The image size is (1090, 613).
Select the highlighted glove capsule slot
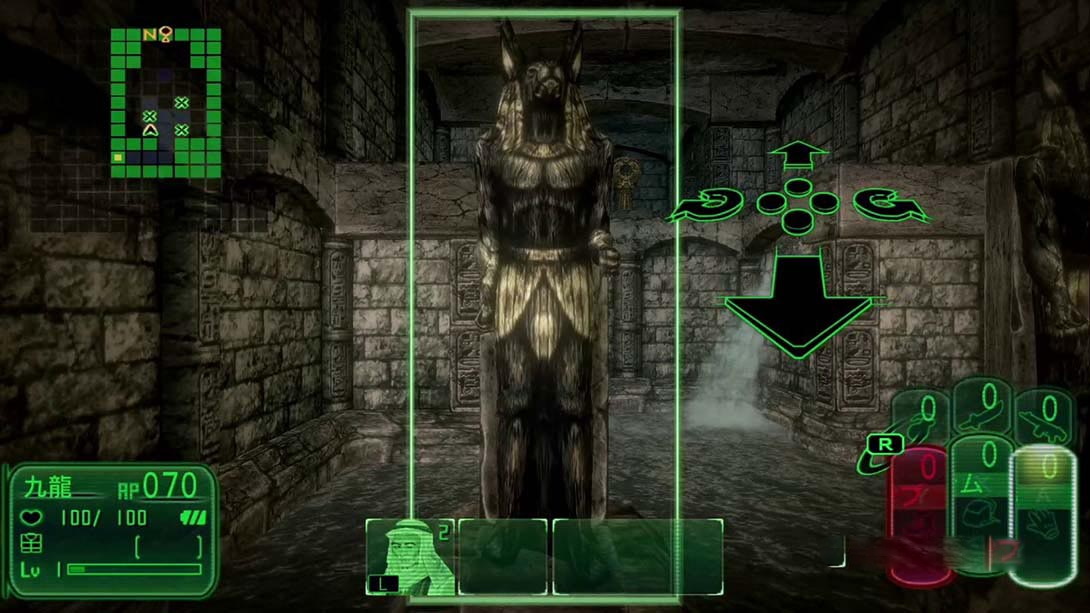tap(1042, 515)
